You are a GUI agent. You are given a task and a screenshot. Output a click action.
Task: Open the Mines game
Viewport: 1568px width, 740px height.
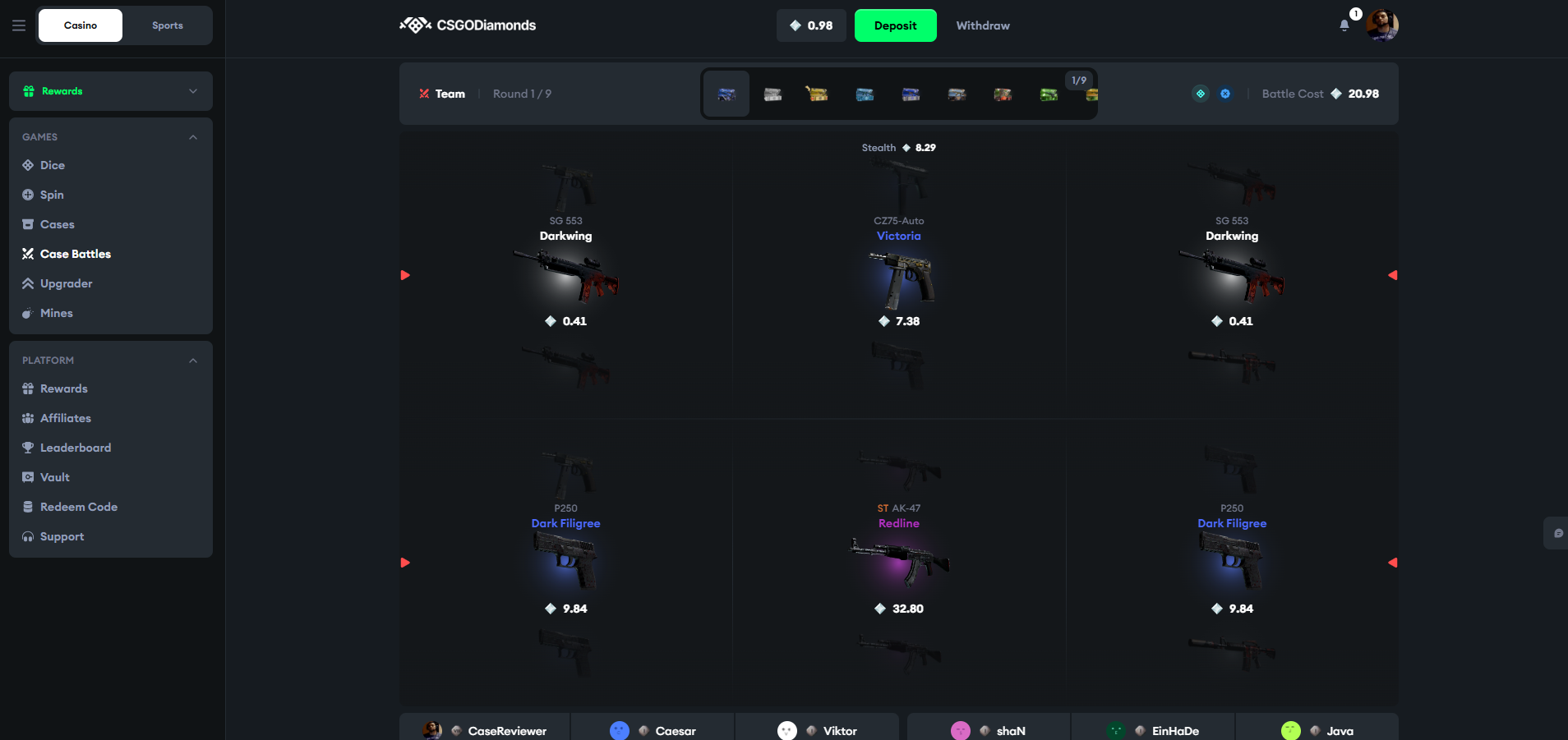pos(56,313)
